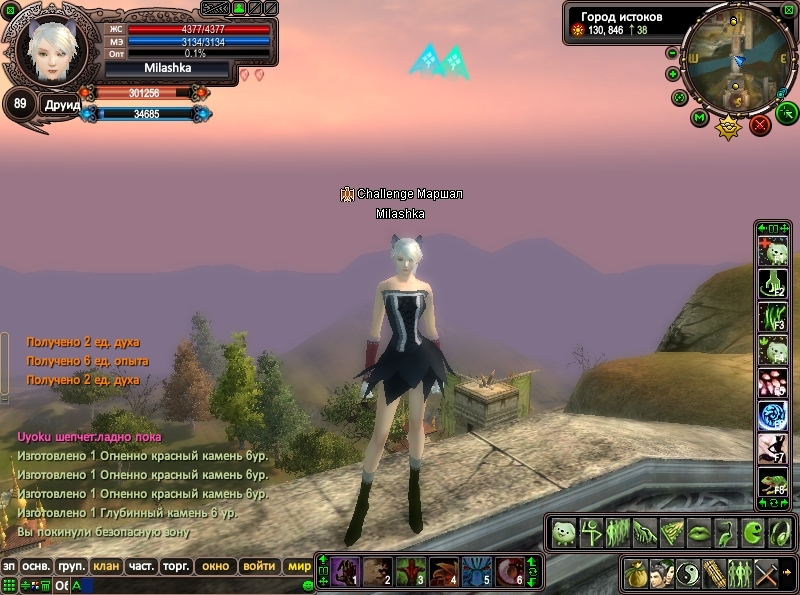Click the yin-yang skills icon

coord(688,574)
